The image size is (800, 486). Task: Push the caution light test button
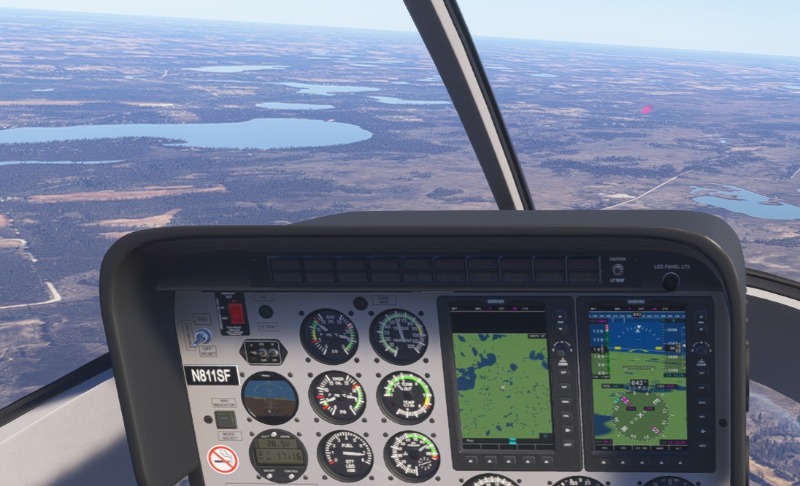tap(617, 269)
